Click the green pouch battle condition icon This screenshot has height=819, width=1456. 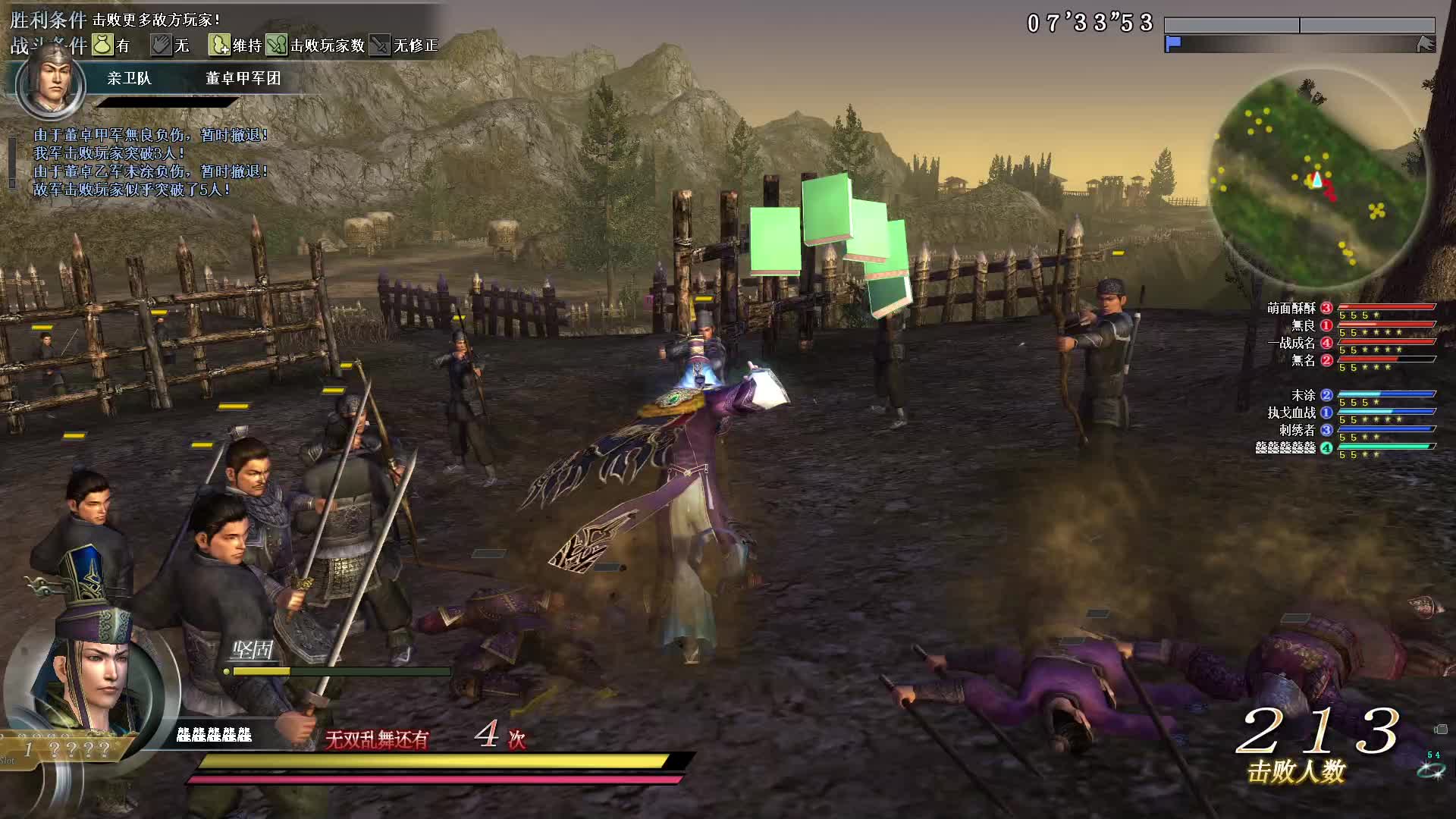(x=102, y=45)
